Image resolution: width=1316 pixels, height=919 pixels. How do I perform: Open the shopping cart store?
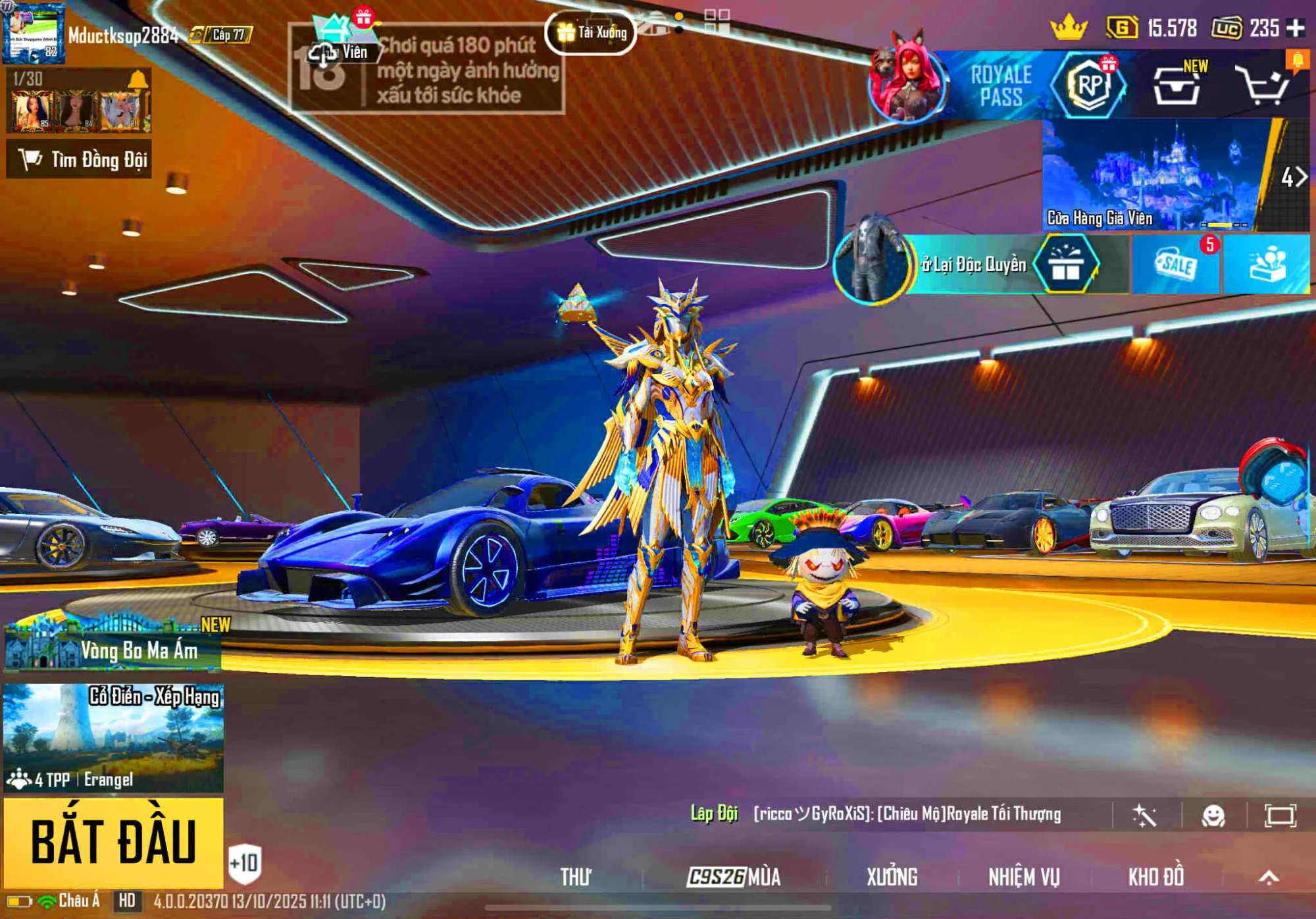[x=1263, y=86]
